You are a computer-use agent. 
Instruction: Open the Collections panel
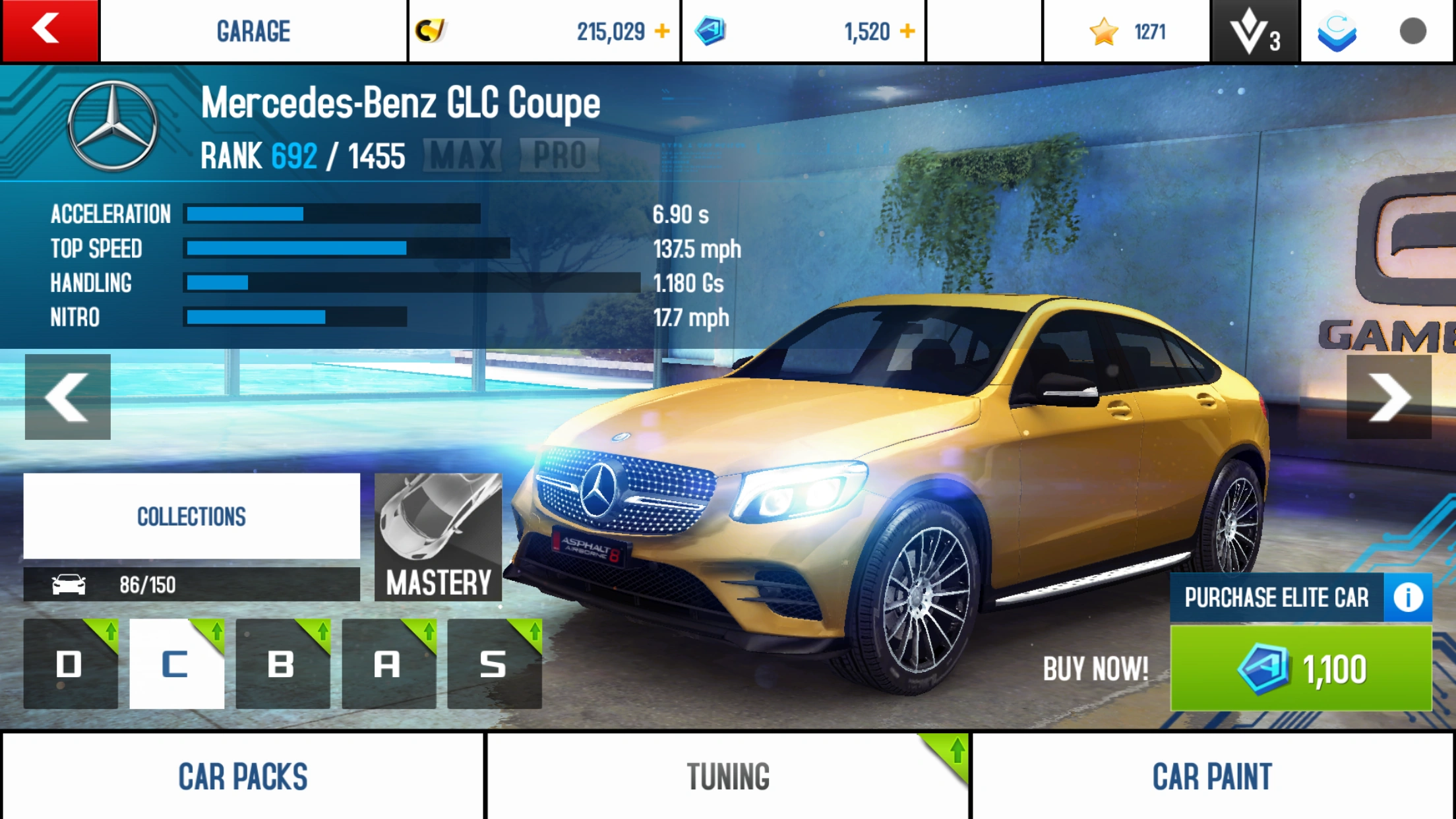coord(191,516)
